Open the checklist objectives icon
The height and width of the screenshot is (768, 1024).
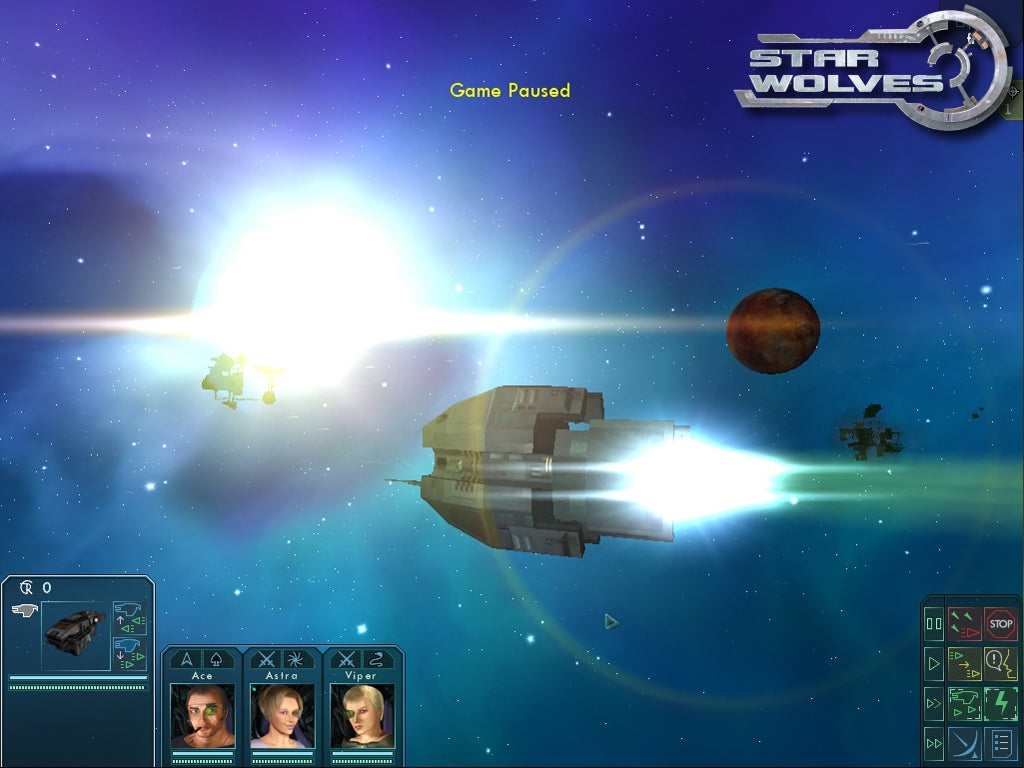pos(1001,743)
